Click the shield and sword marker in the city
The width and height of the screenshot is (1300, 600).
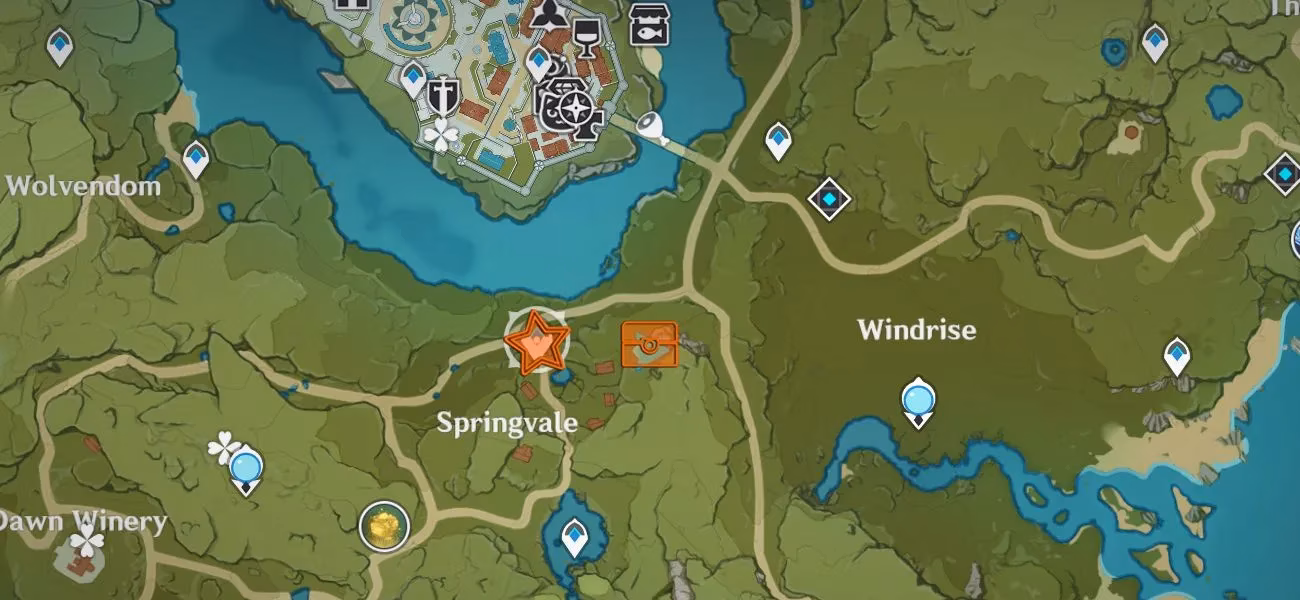[441, 96]
